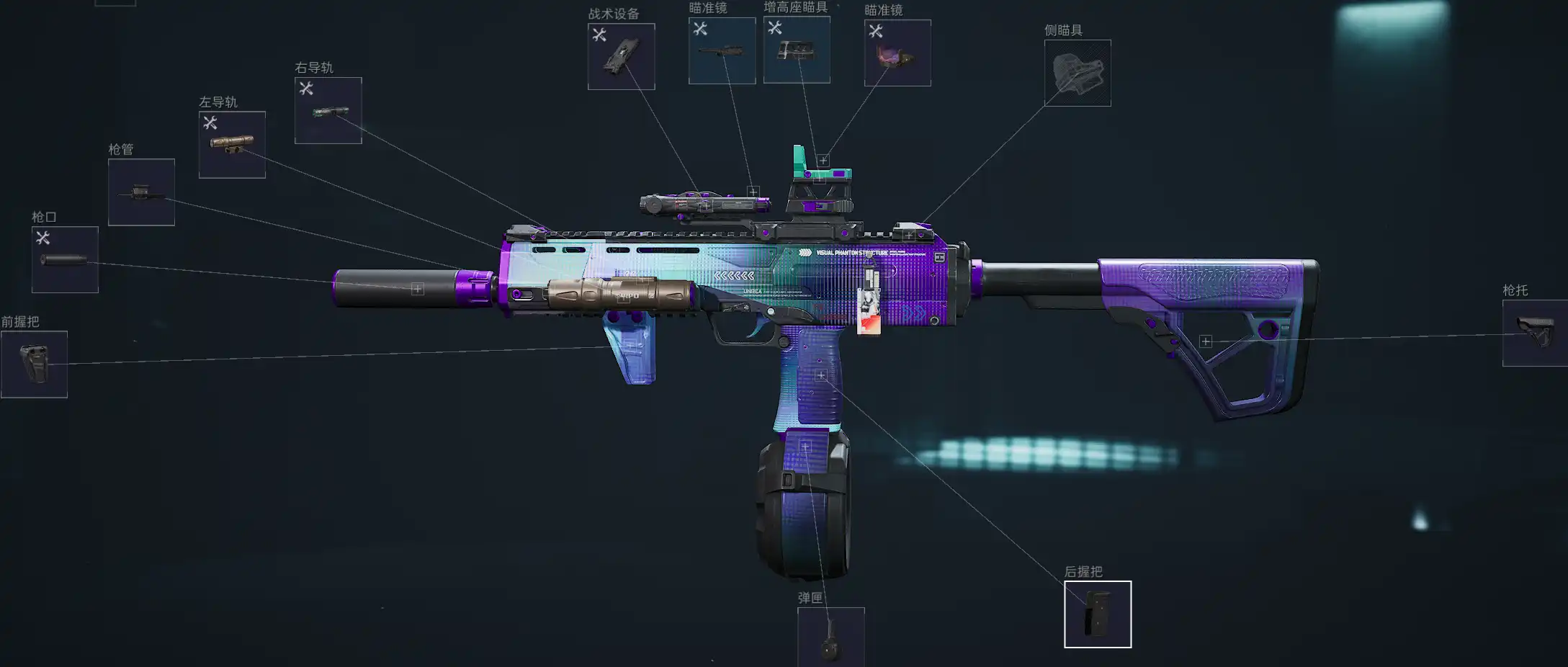Select the highlighted 后握把 rear grip slot

click(1098, 614)
